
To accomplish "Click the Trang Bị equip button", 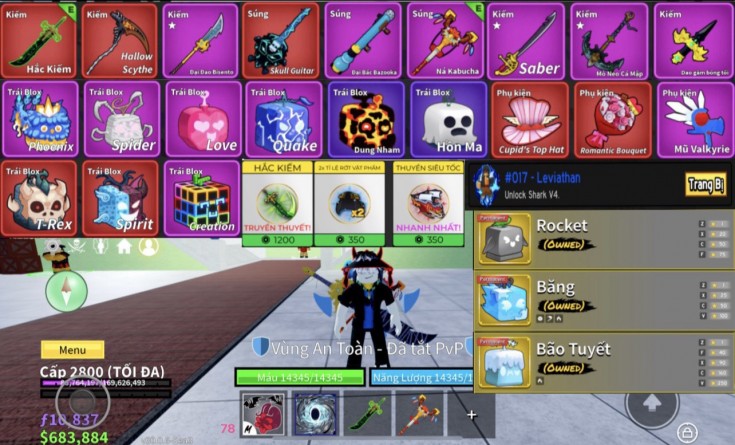I will (x=705, y=184).
